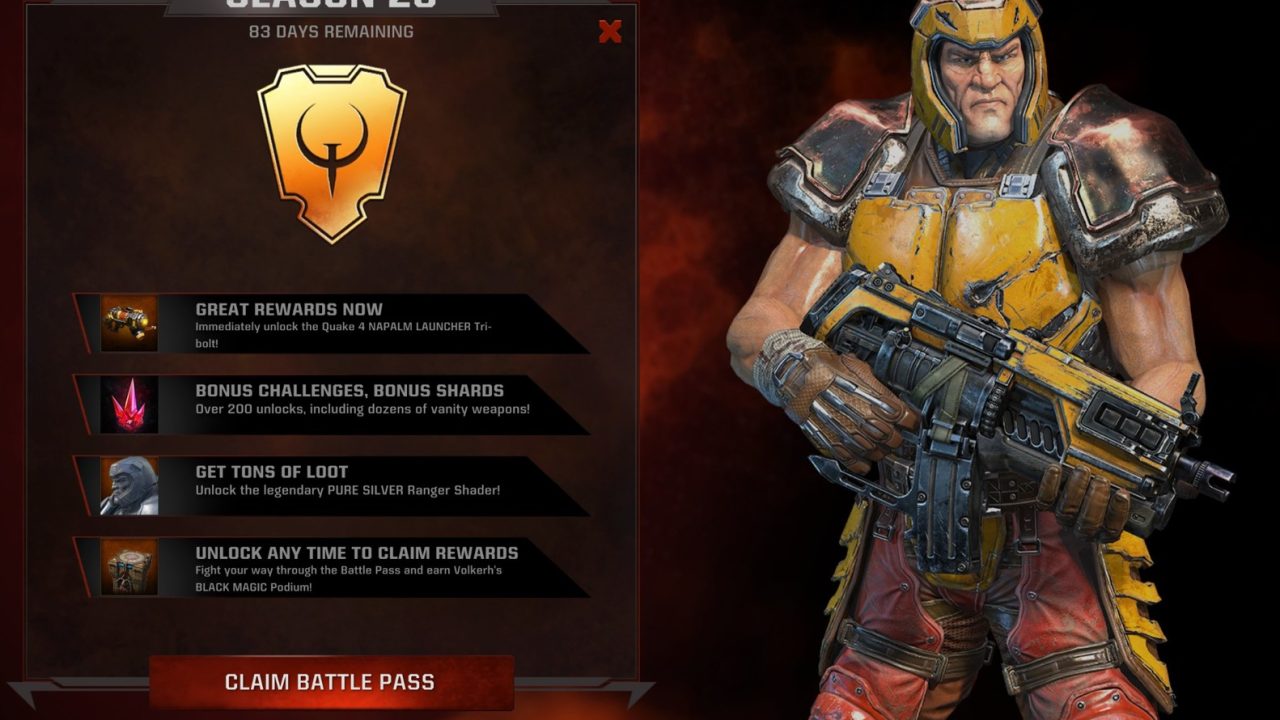1280x720 pixels.
Task: Click the Claim Battle Pass button
Action: click(x=330, y=683)
